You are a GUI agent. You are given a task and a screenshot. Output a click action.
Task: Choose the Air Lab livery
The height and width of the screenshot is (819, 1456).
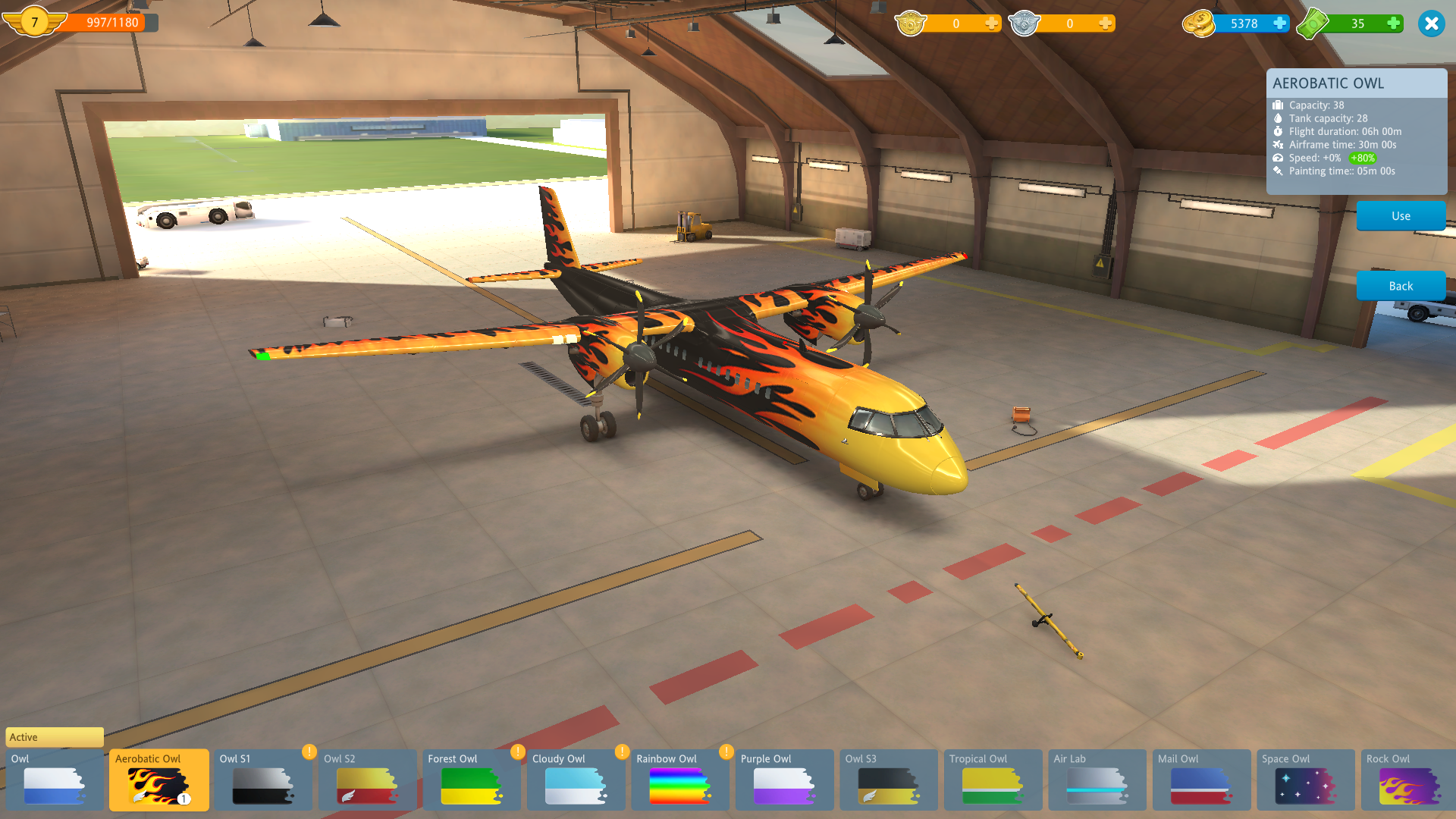tap(1097, 780)
